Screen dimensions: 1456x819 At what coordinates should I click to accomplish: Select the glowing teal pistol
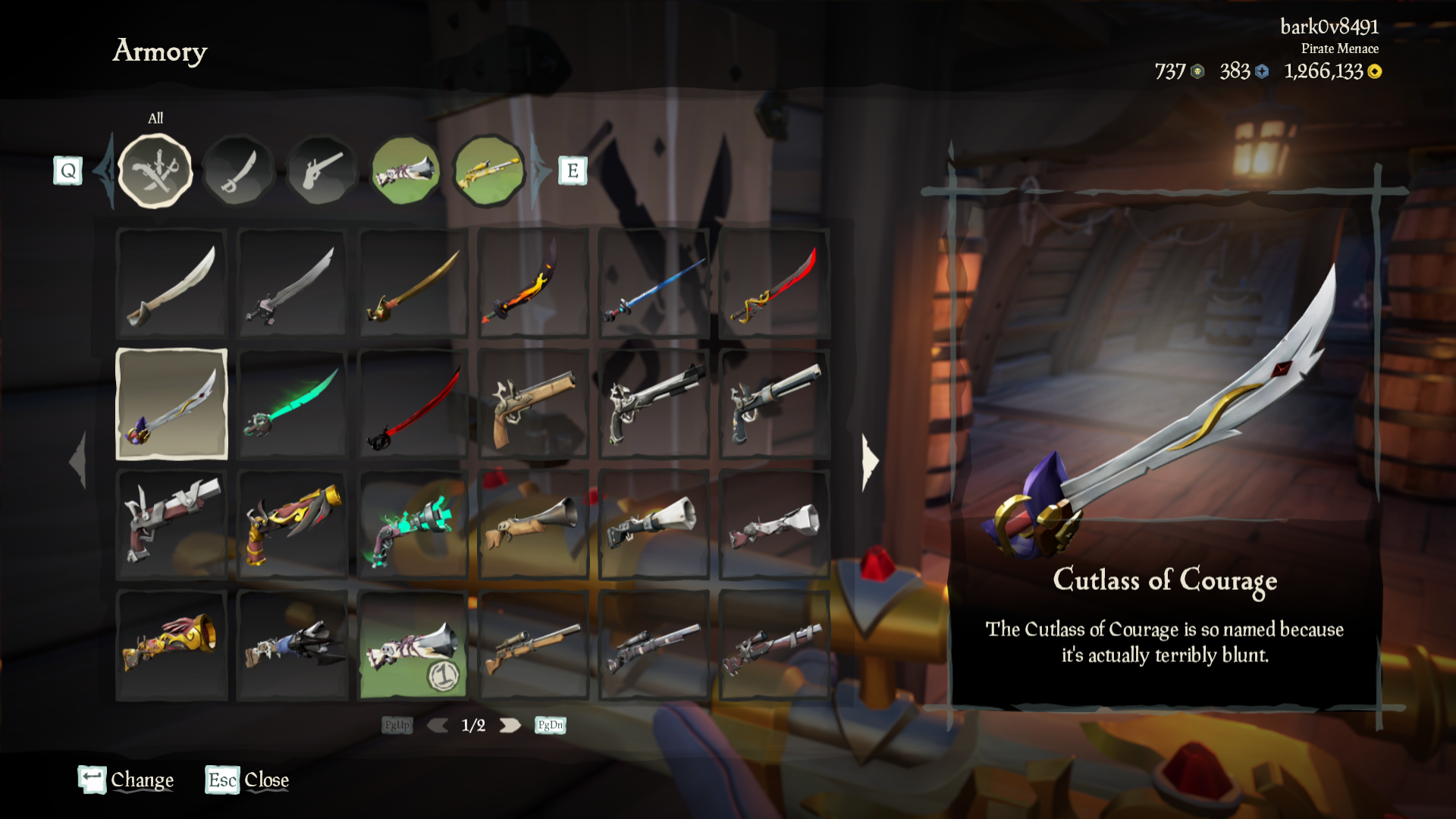(x=413, y=525)
